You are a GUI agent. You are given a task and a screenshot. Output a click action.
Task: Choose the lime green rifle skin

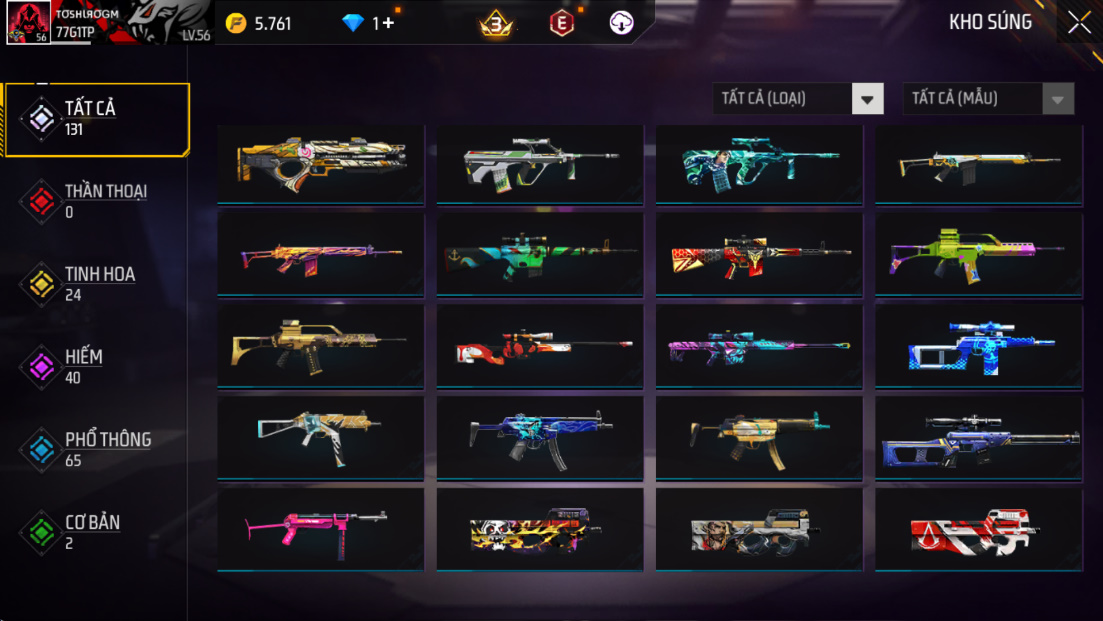tap(978, 254)
